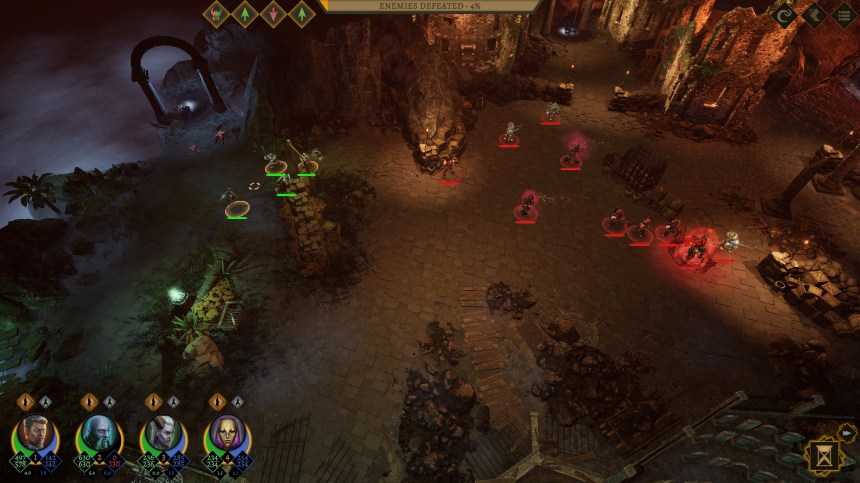
Task: Click the grey figure icon above the first hero
Action: tap(44, 402)
